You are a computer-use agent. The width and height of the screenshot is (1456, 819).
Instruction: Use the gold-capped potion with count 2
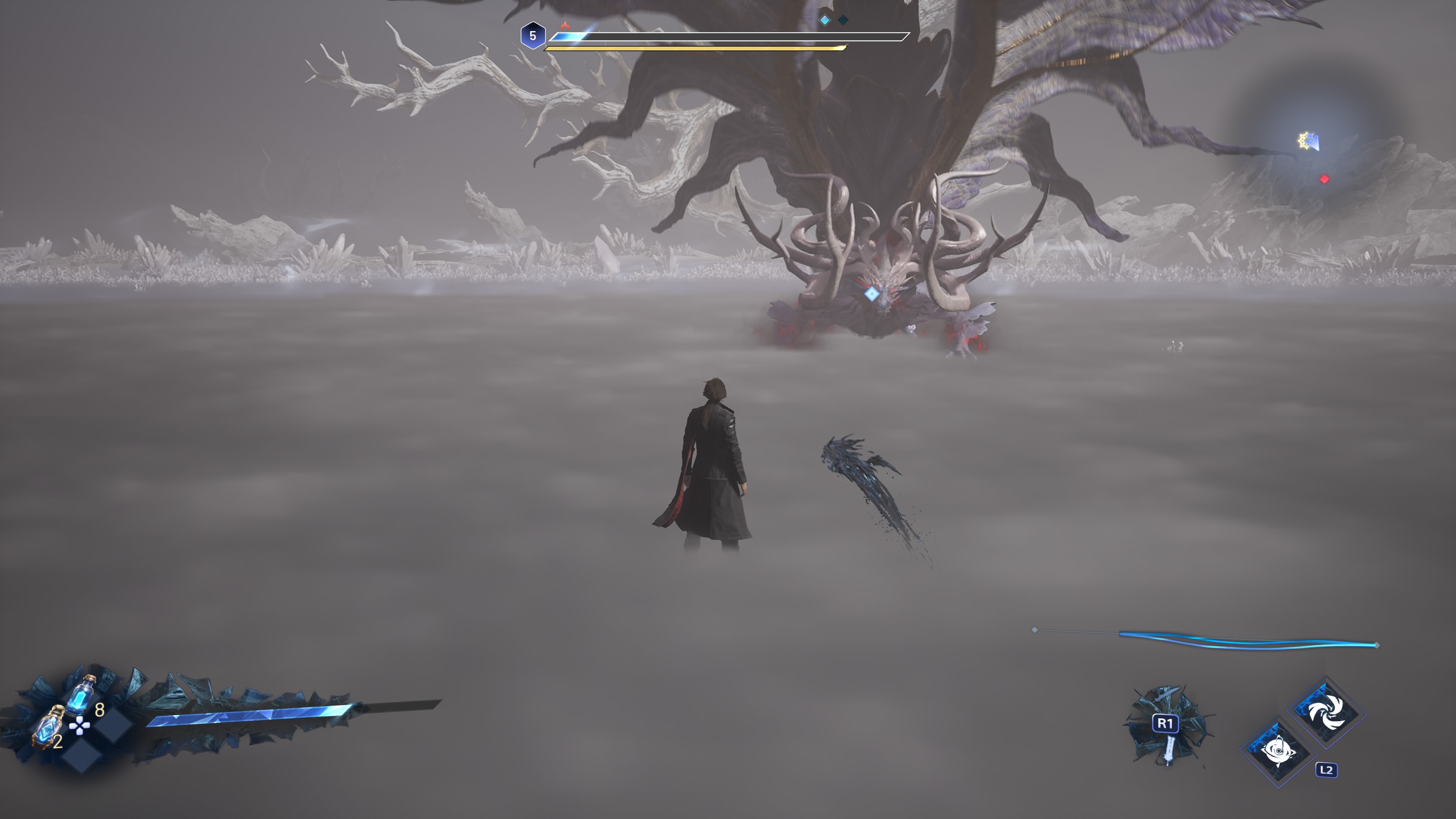(x=49, y=726)
